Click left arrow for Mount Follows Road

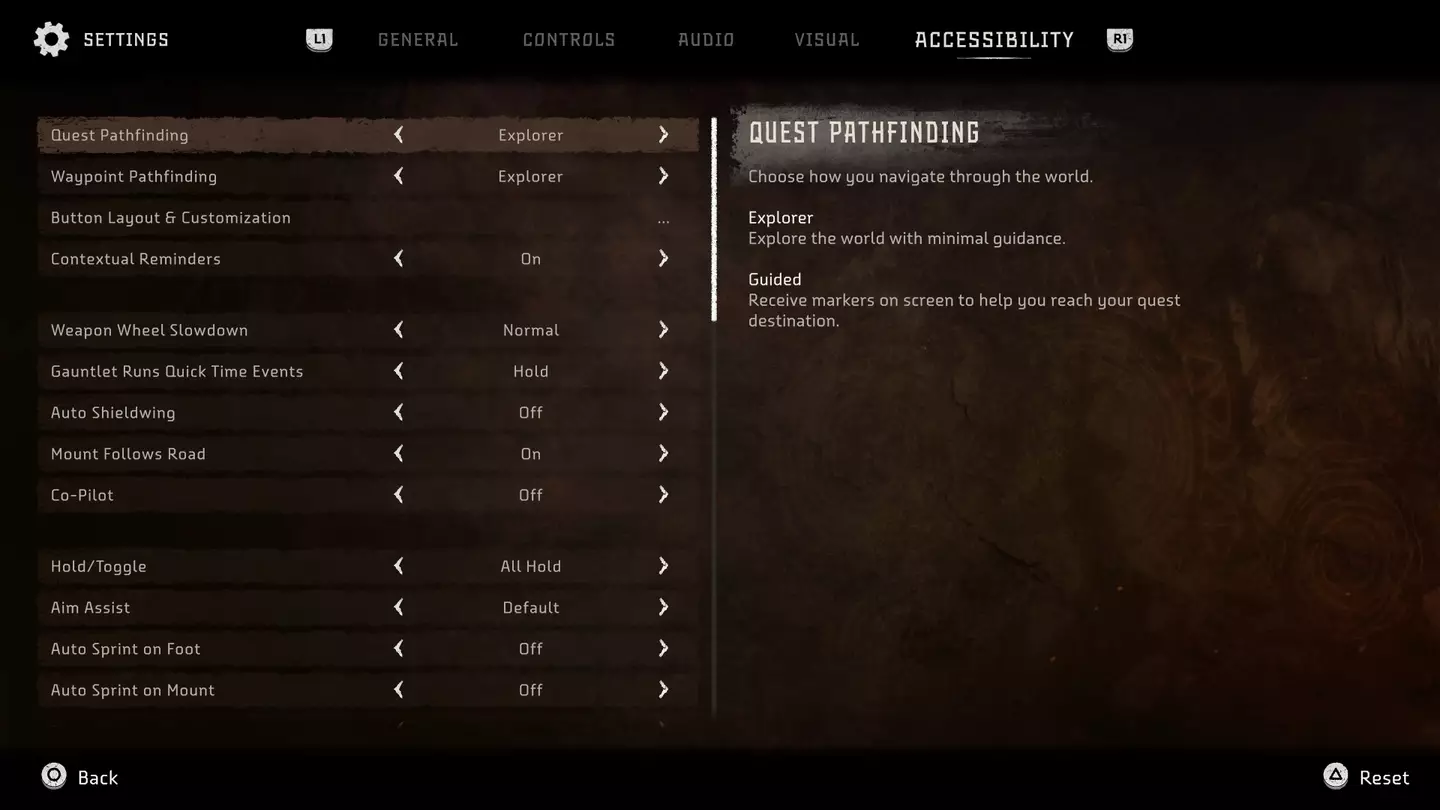point(399,454)
